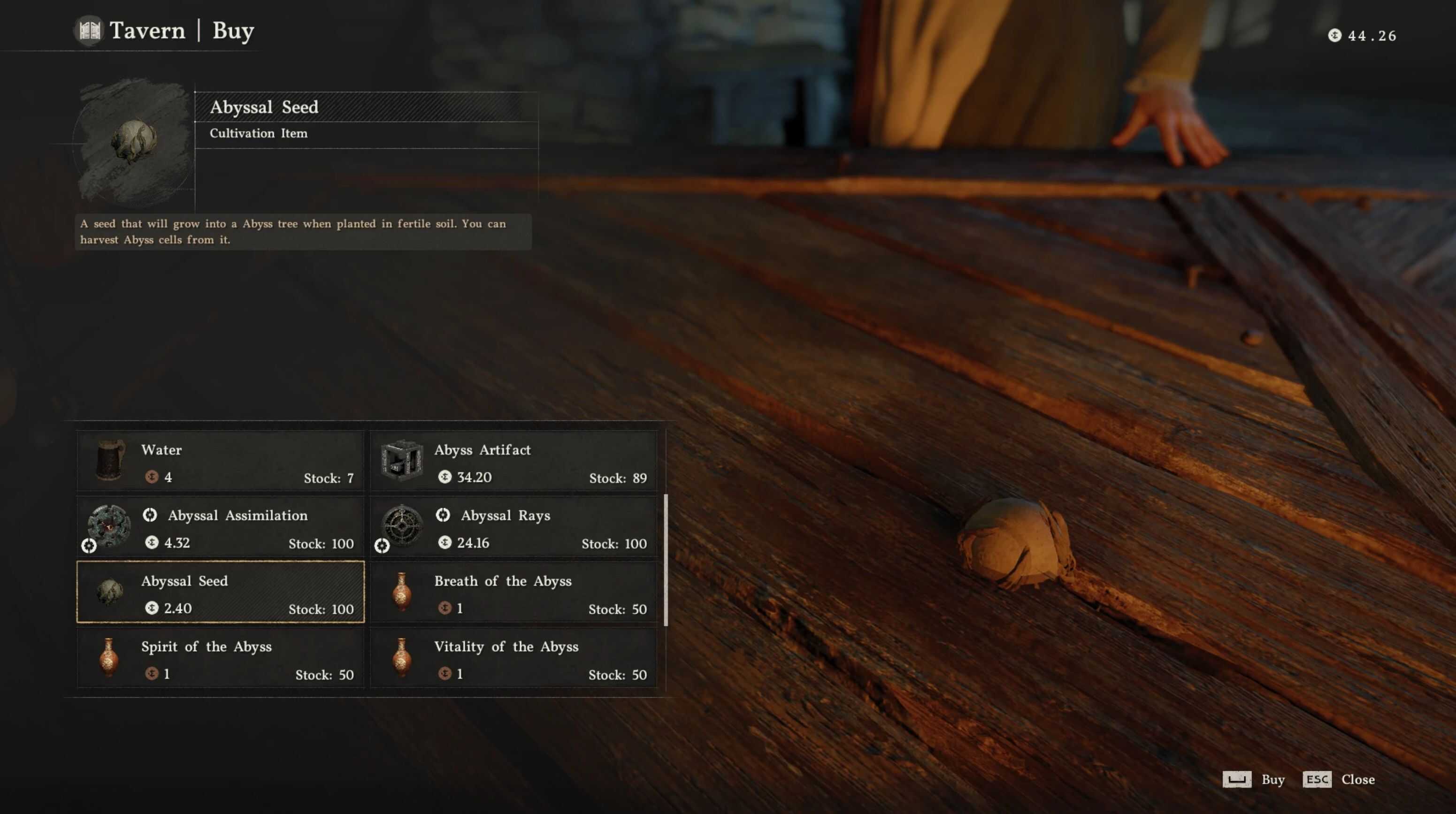Select the Water shop entry
The height and width of the screenshot is (814, 1456).
tap(221, 461)
